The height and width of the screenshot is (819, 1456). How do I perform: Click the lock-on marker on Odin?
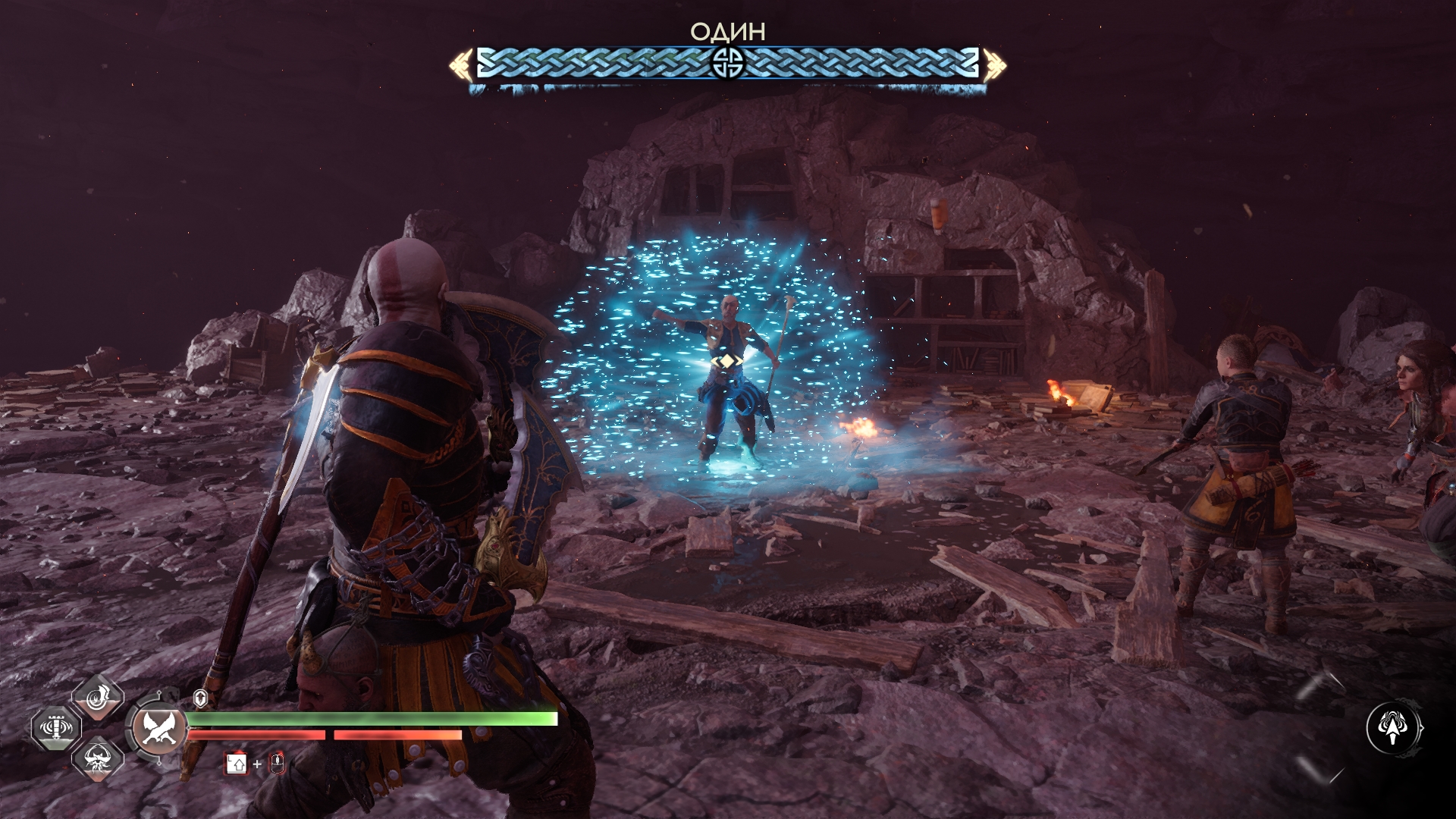pos(726,361)
